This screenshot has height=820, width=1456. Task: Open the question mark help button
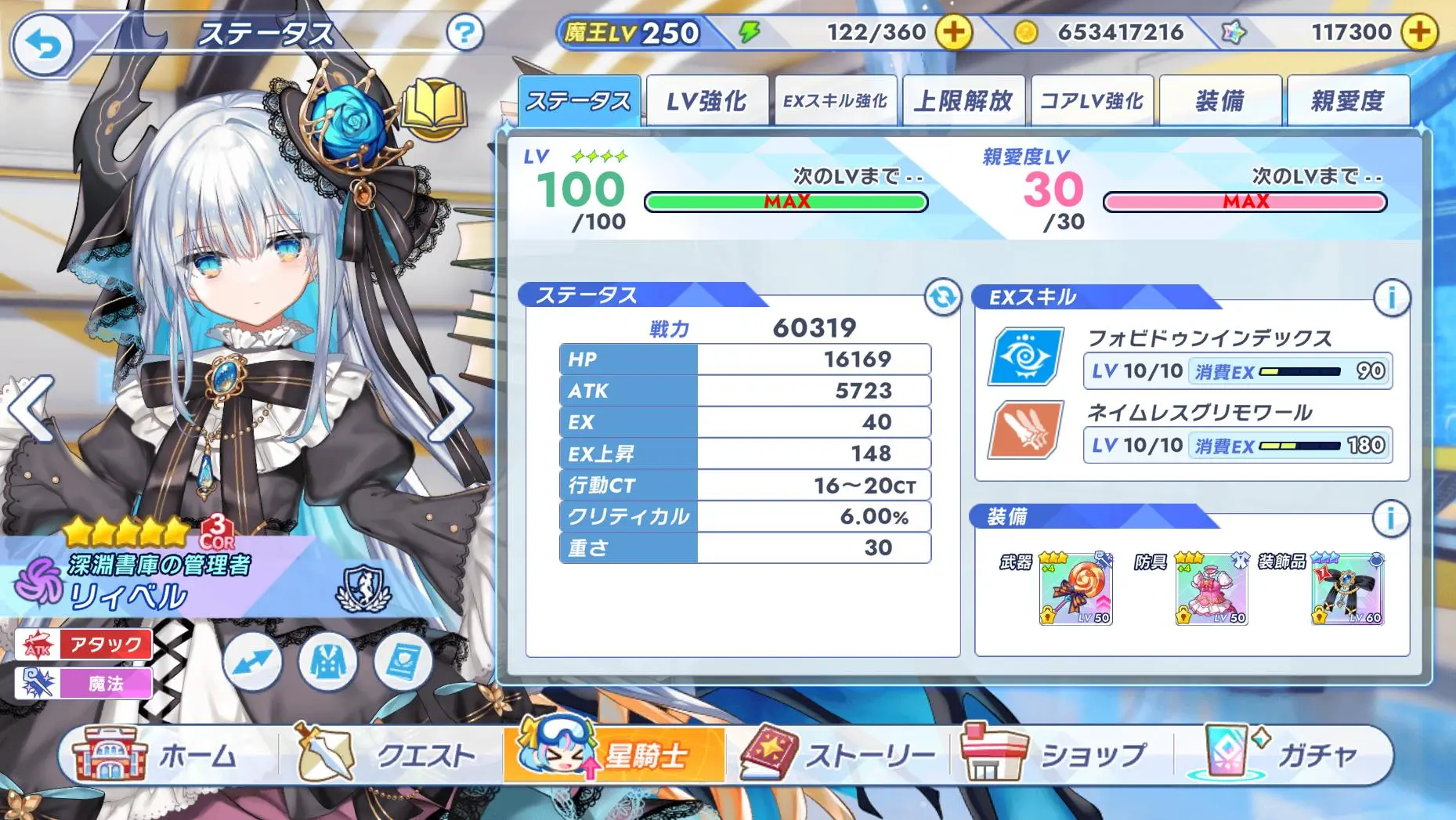pos(464,33)
